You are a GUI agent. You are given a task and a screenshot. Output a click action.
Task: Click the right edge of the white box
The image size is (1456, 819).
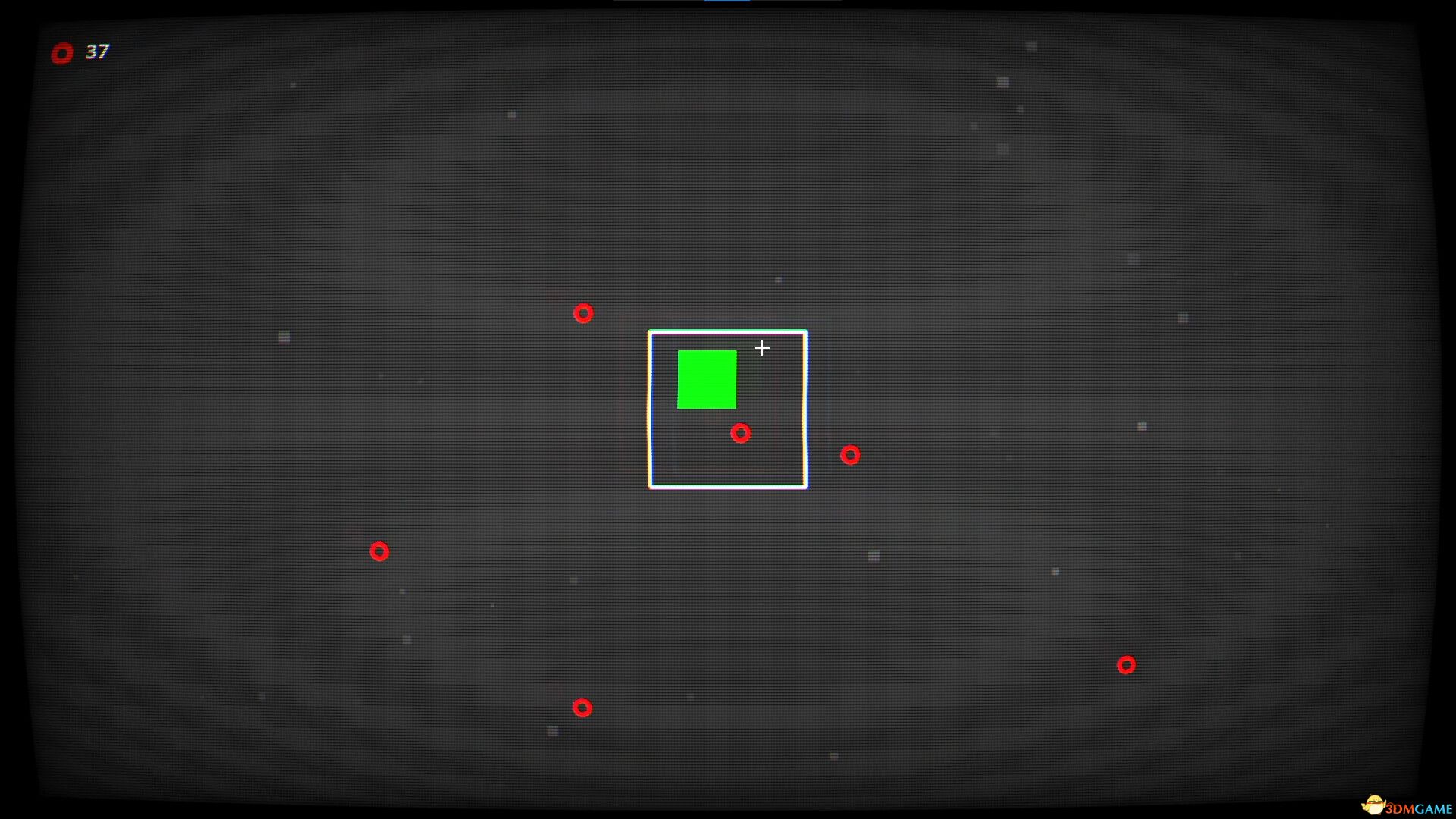point(805,409)
